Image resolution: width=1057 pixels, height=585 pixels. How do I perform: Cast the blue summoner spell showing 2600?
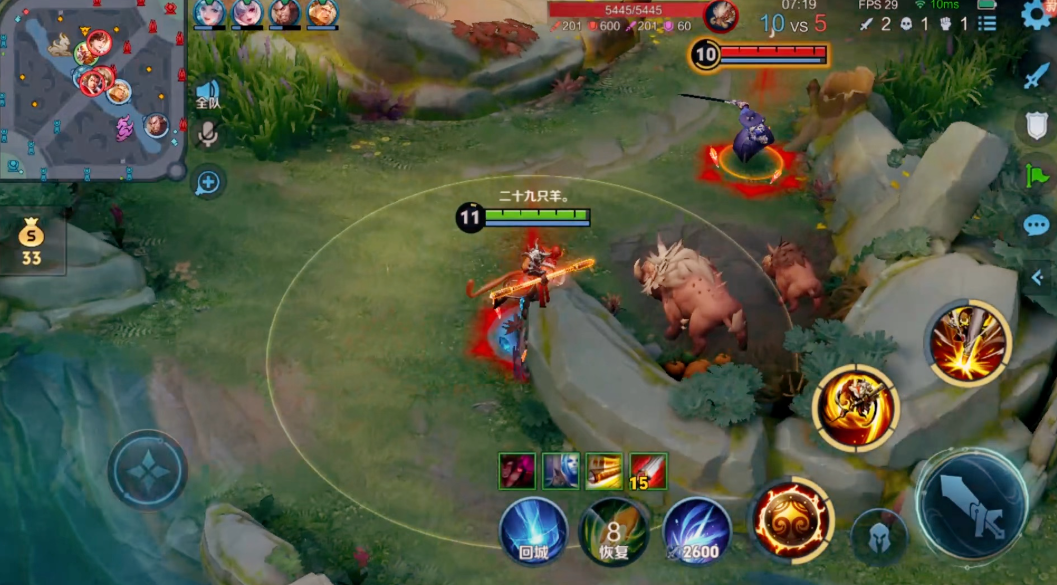click(696, 531)
